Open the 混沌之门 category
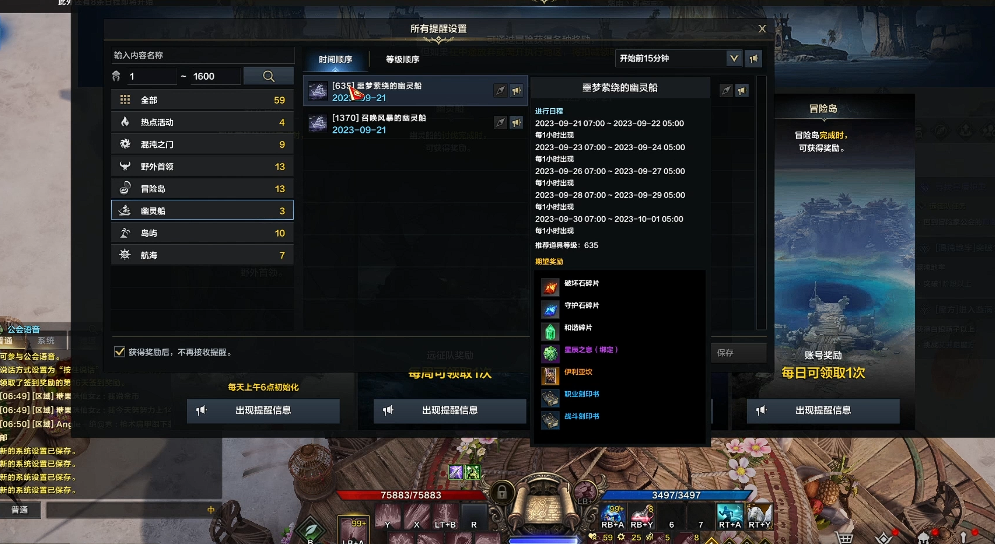The height and width of the screenshot is (544, 995). [x=202, y=144]
